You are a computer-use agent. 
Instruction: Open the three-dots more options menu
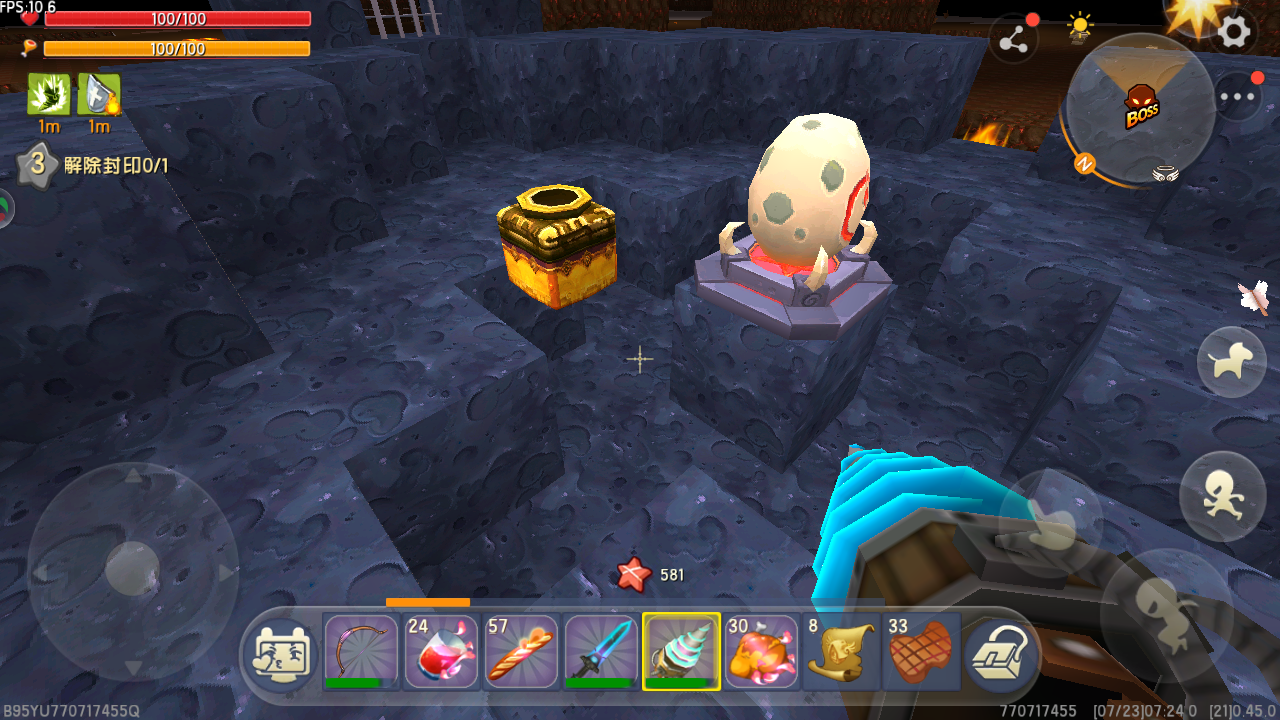[x=1238, y=97]
